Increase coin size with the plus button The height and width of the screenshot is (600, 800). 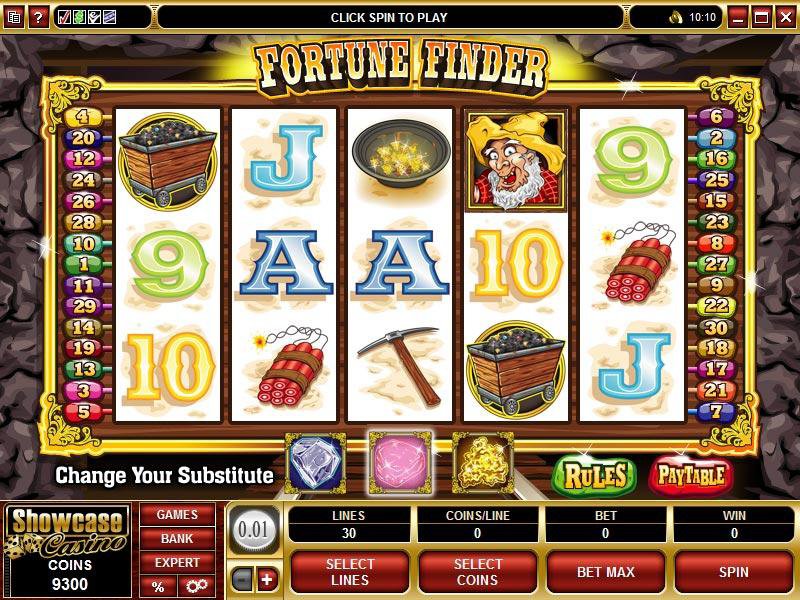[x=267, y=579]
